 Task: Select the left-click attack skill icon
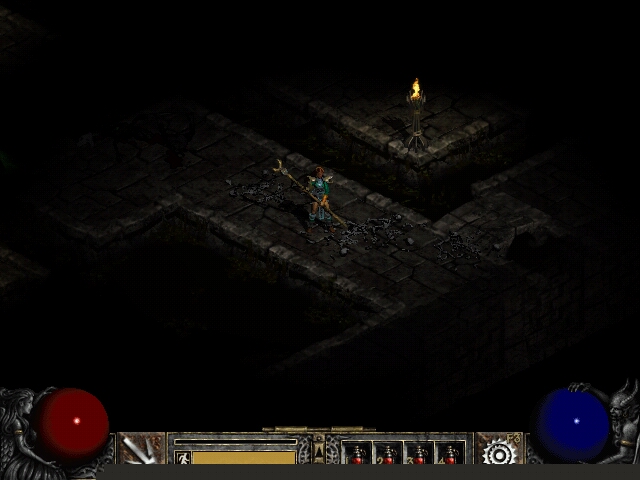(141, 449)
